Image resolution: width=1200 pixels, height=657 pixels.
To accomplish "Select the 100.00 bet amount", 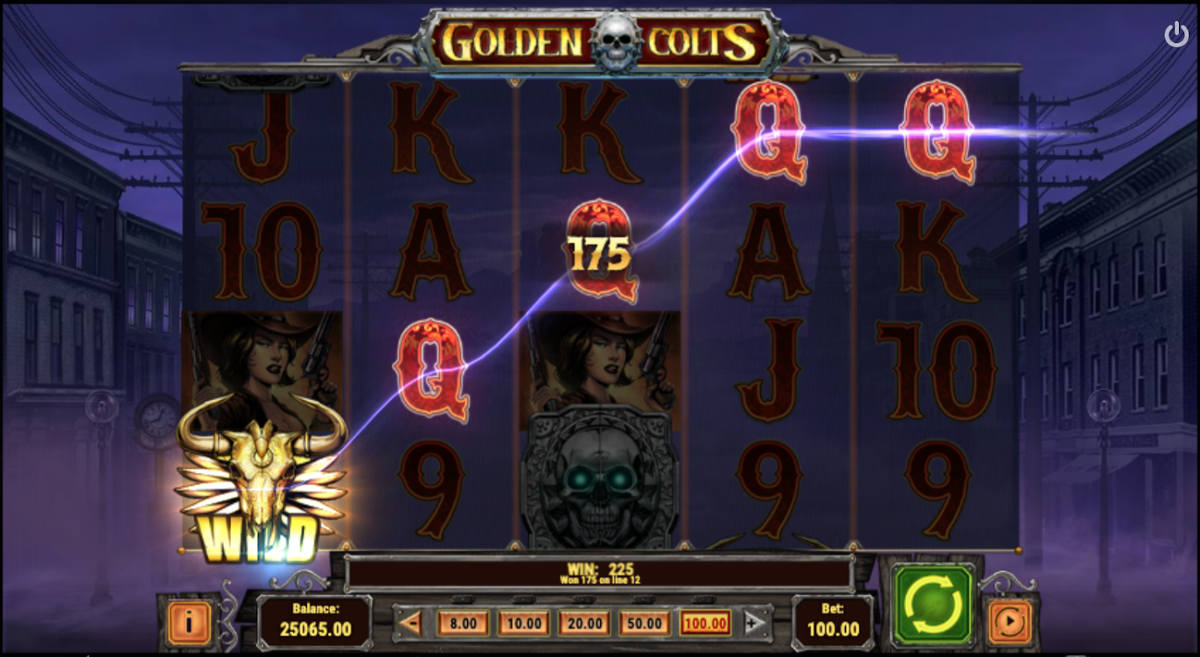I will click(705, 624).
